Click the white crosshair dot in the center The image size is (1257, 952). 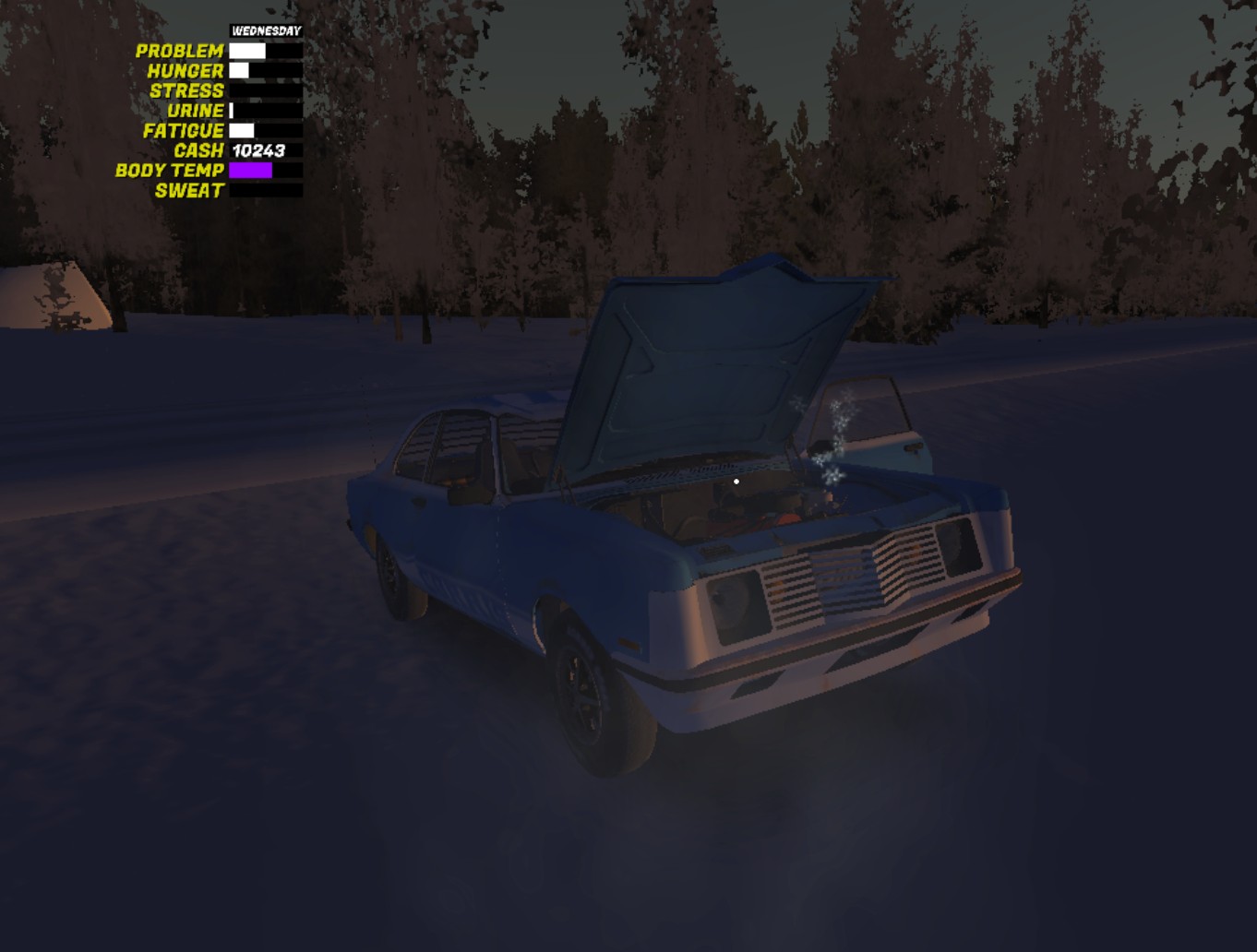[736, 482]
